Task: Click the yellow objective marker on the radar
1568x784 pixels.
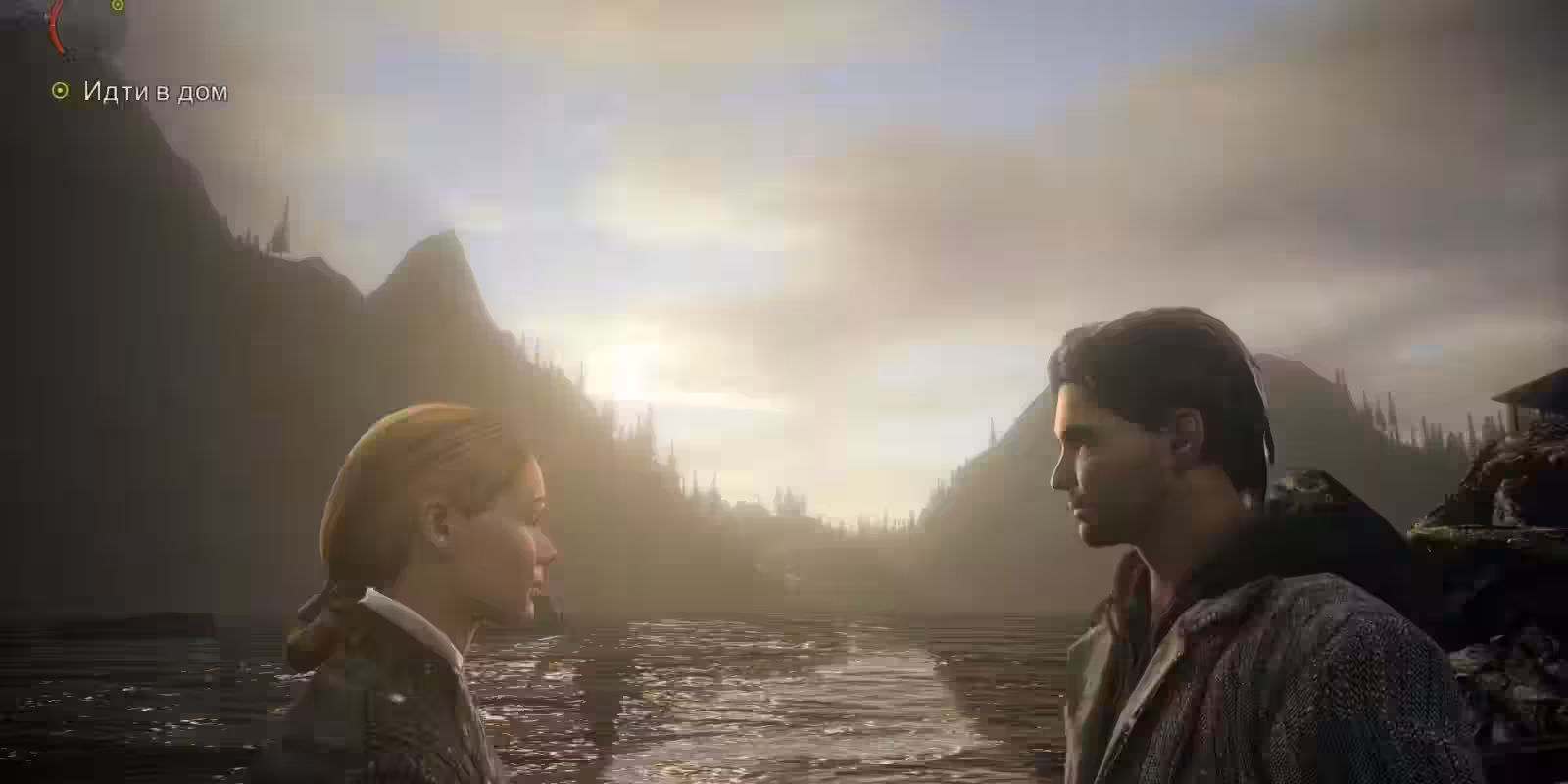Action: tap(118, 6)
